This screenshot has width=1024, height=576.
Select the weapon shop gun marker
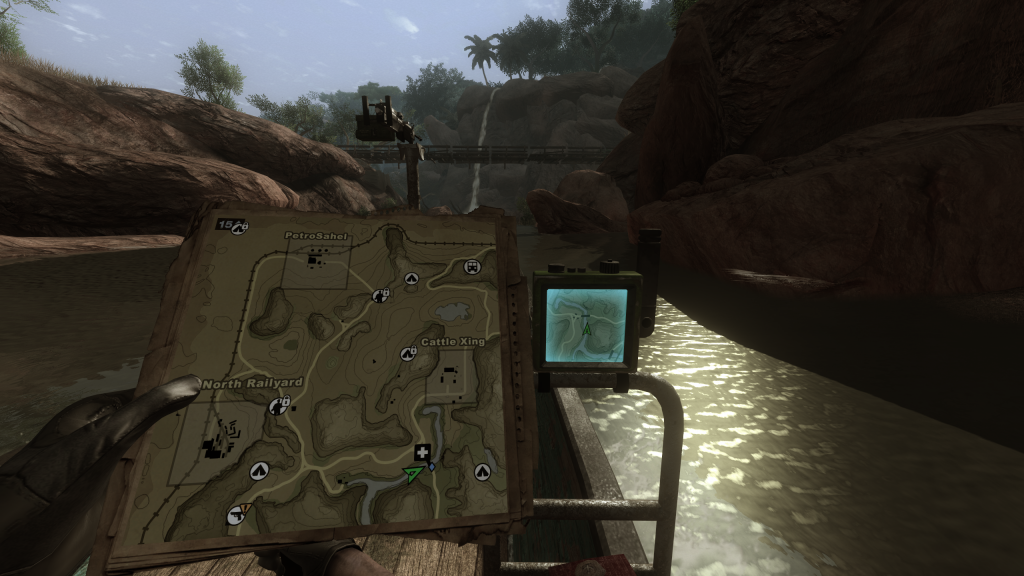[235, 515]
